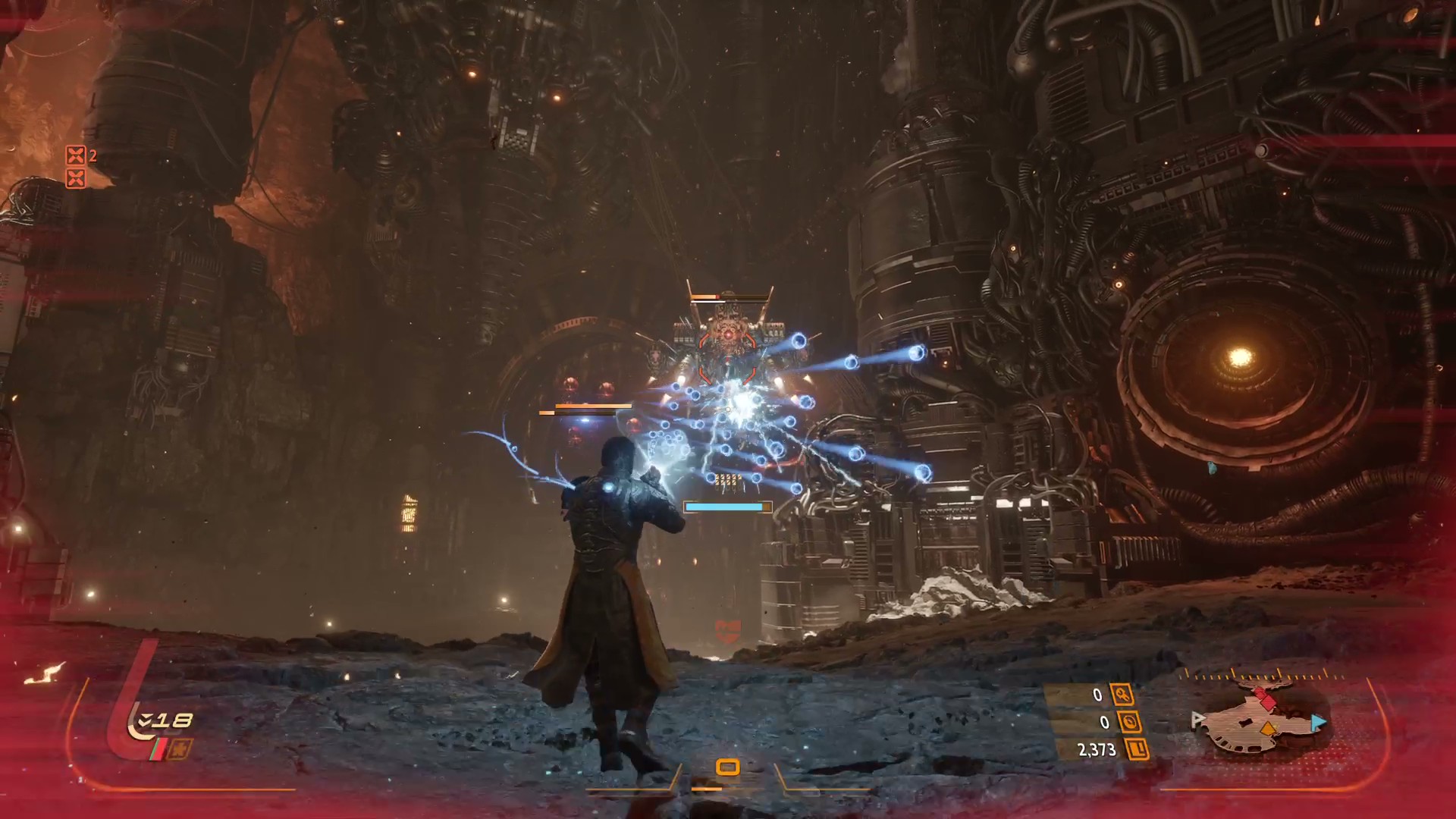This screenshot has width=1456, height=819.
Task: Click the status effect icon marked 2
Action: [75, 156]
